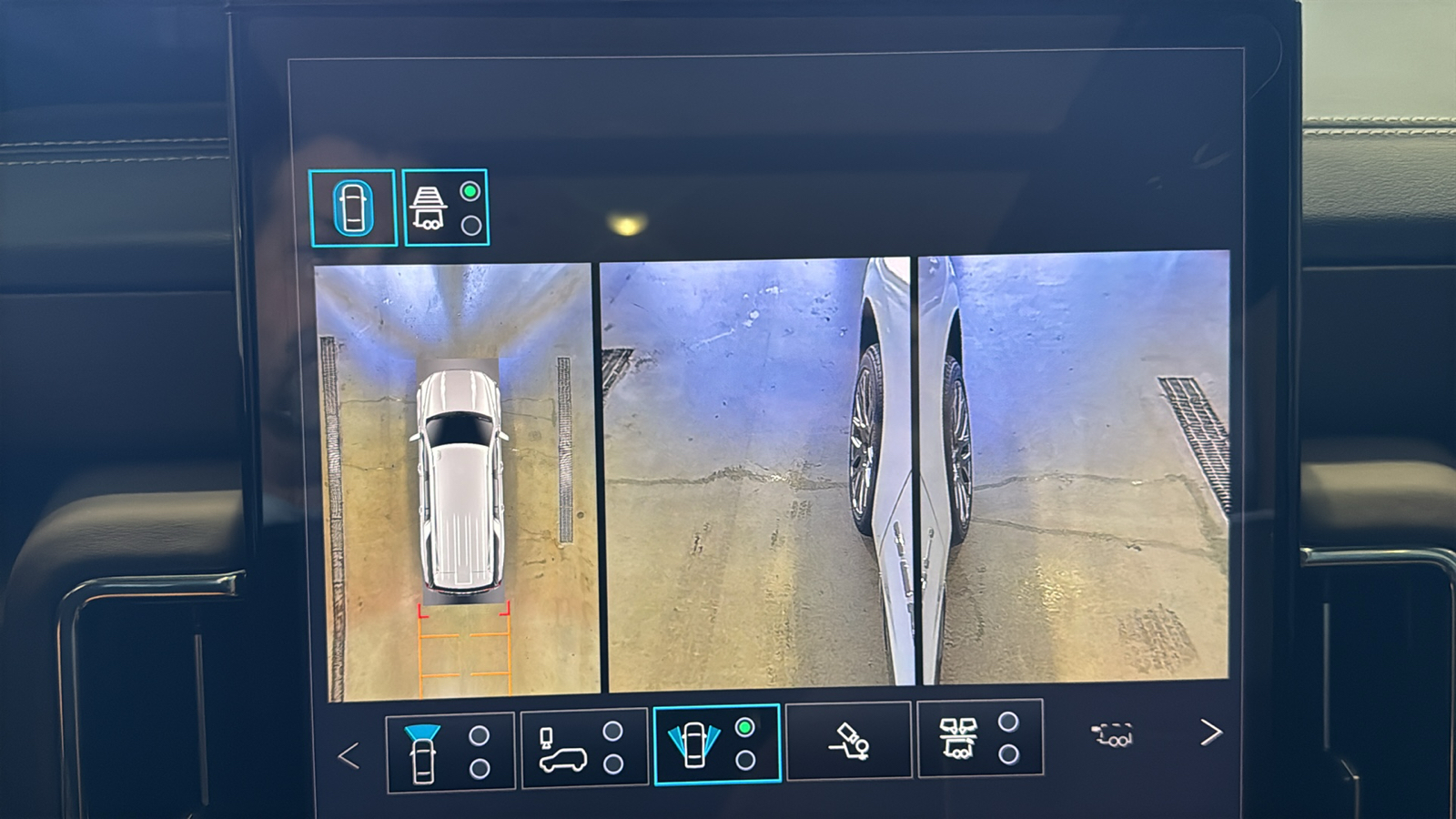Show more camera views with right arrow
The height and width of the screenshot is (819, 1456).
[1210, 733]
